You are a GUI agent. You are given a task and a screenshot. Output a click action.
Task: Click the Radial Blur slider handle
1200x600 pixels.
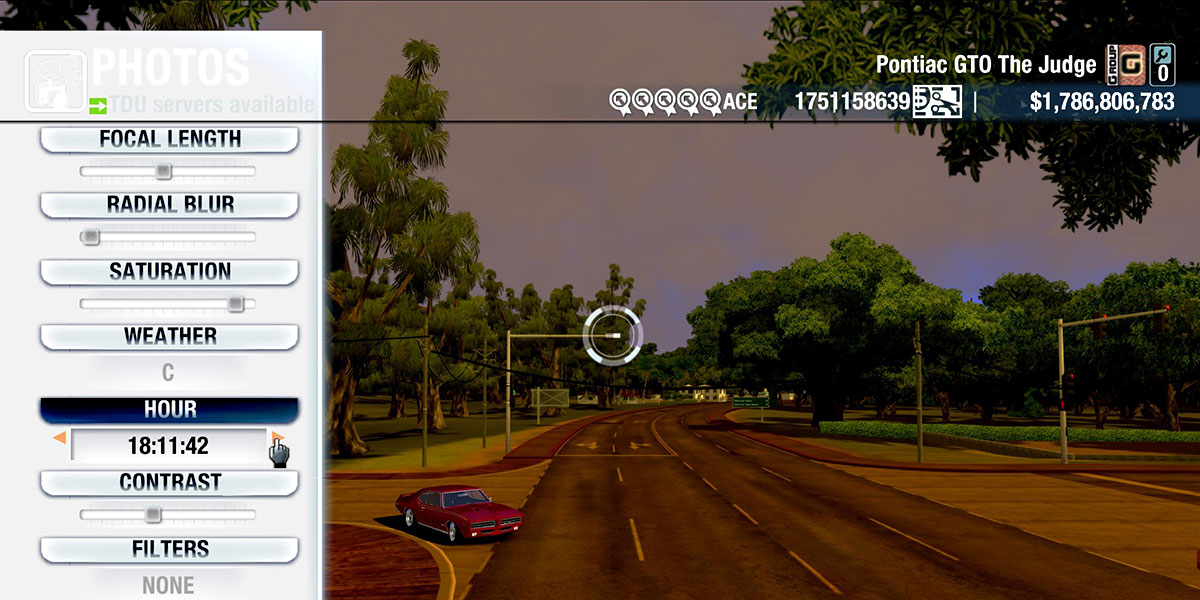(90, 237)
